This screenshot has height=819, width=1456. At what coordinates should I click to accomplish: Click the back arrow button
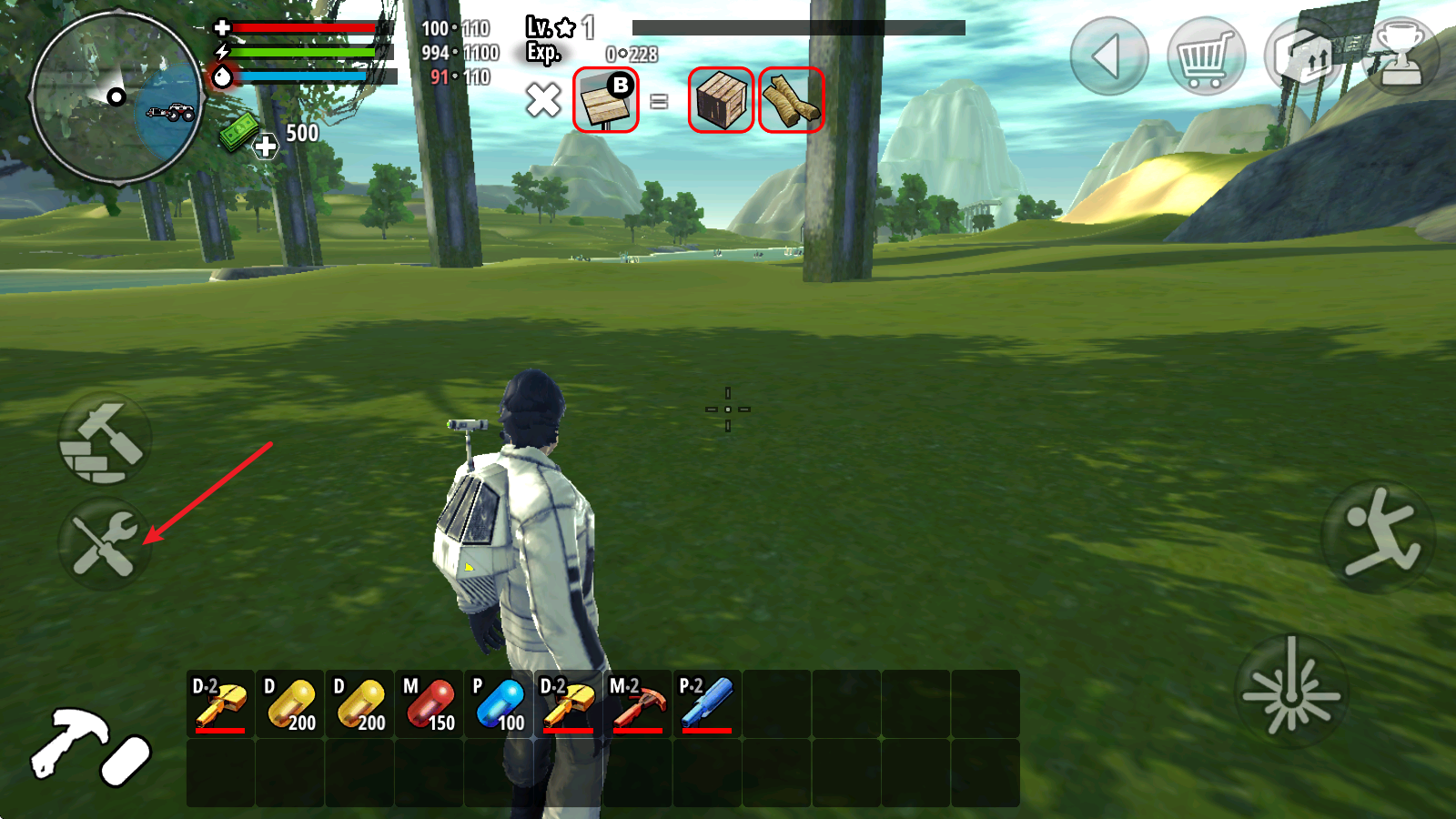click(1108, 56)
